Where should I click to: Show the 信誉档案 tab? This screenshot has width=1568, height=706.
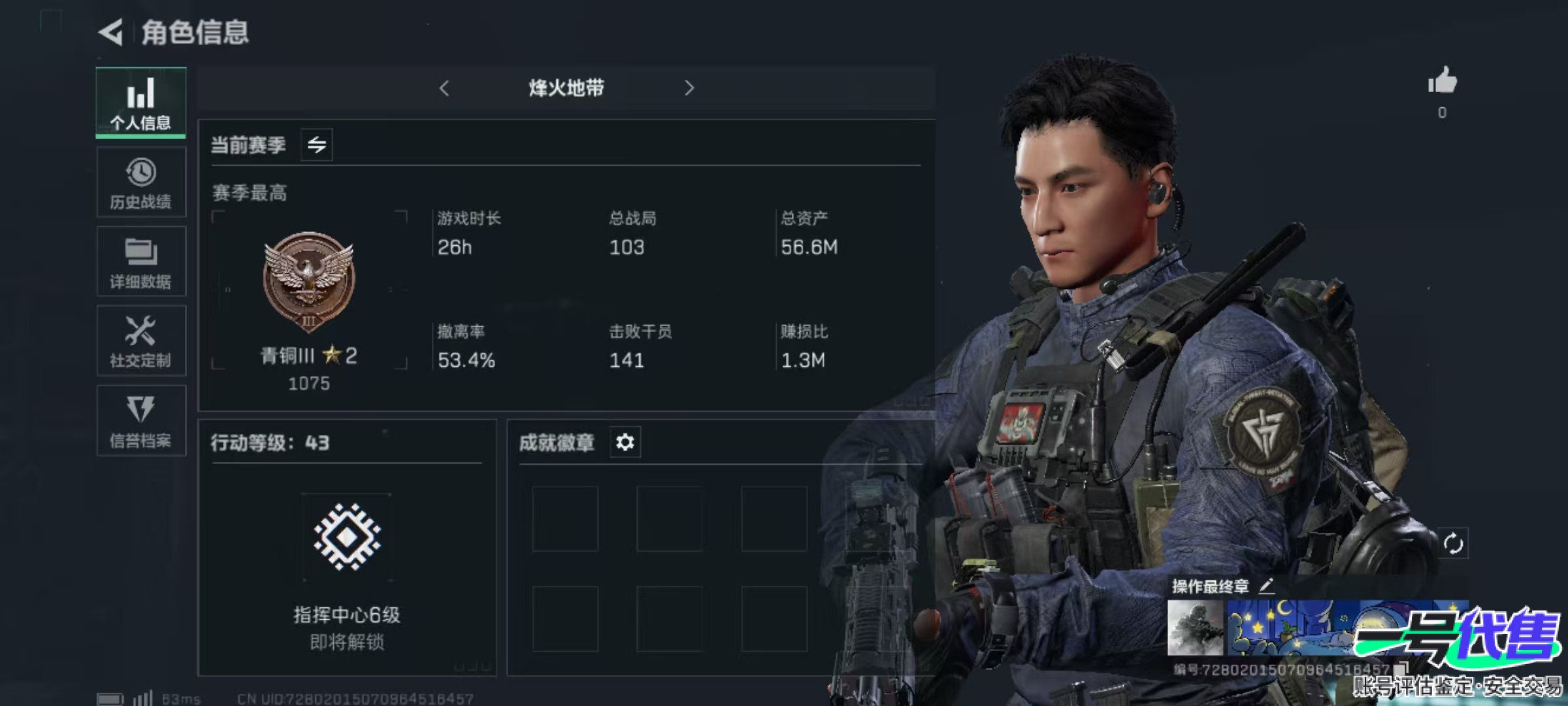[x=141, y=421]
